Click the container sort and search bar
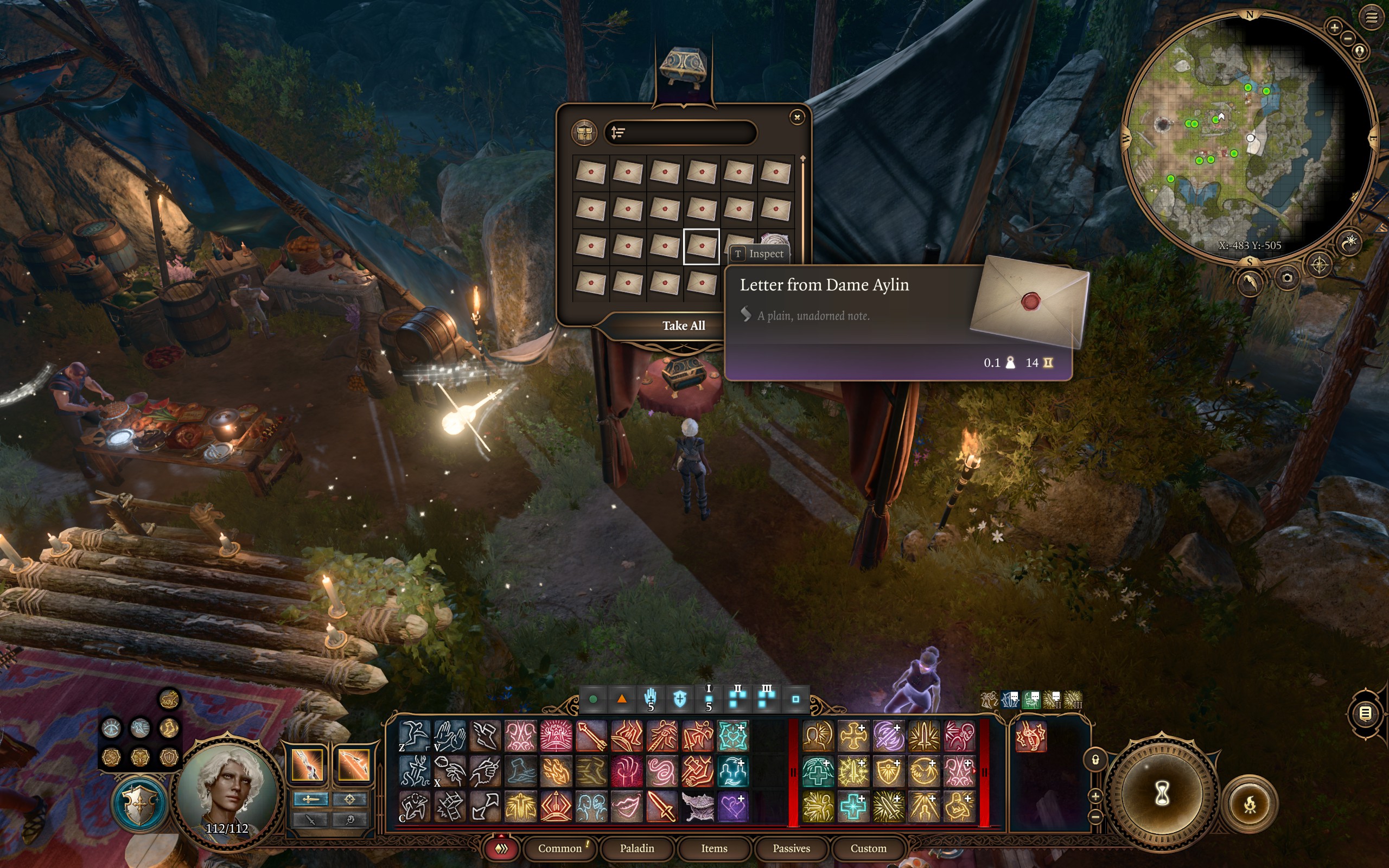Viewport: 1389px width, 868px height. tap(681, 132)
